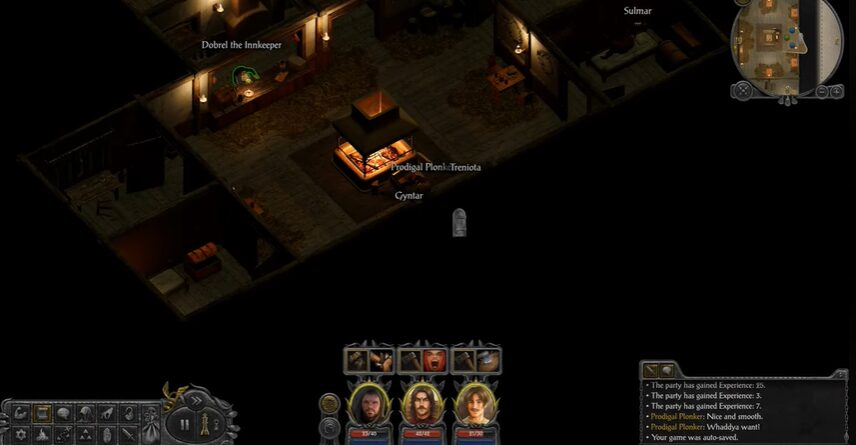856x445 pixels.
Task: Choose the sword attack icon
Action: [x=129, y=435]
